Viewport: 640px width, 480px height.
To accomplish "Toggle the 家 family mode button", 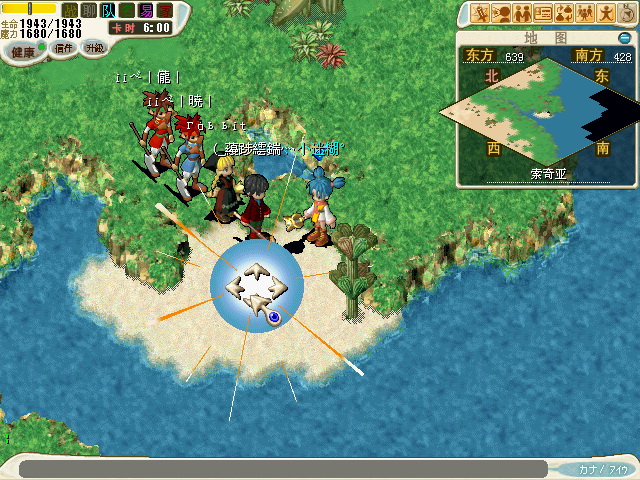I will 164,10.
